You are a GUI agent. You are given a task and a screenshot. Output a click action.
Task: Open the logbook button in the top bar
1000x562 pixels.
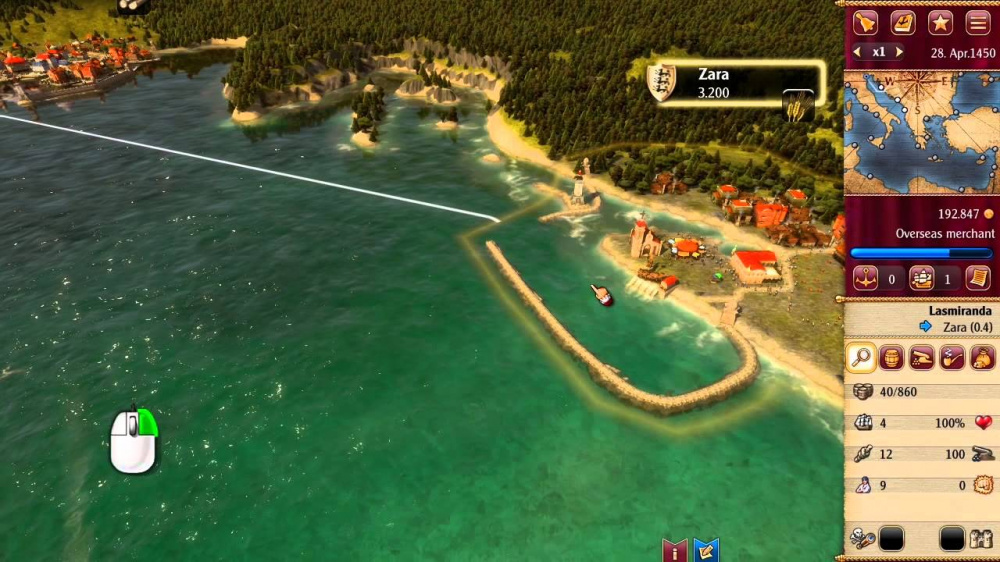click(x=903, y=22)
